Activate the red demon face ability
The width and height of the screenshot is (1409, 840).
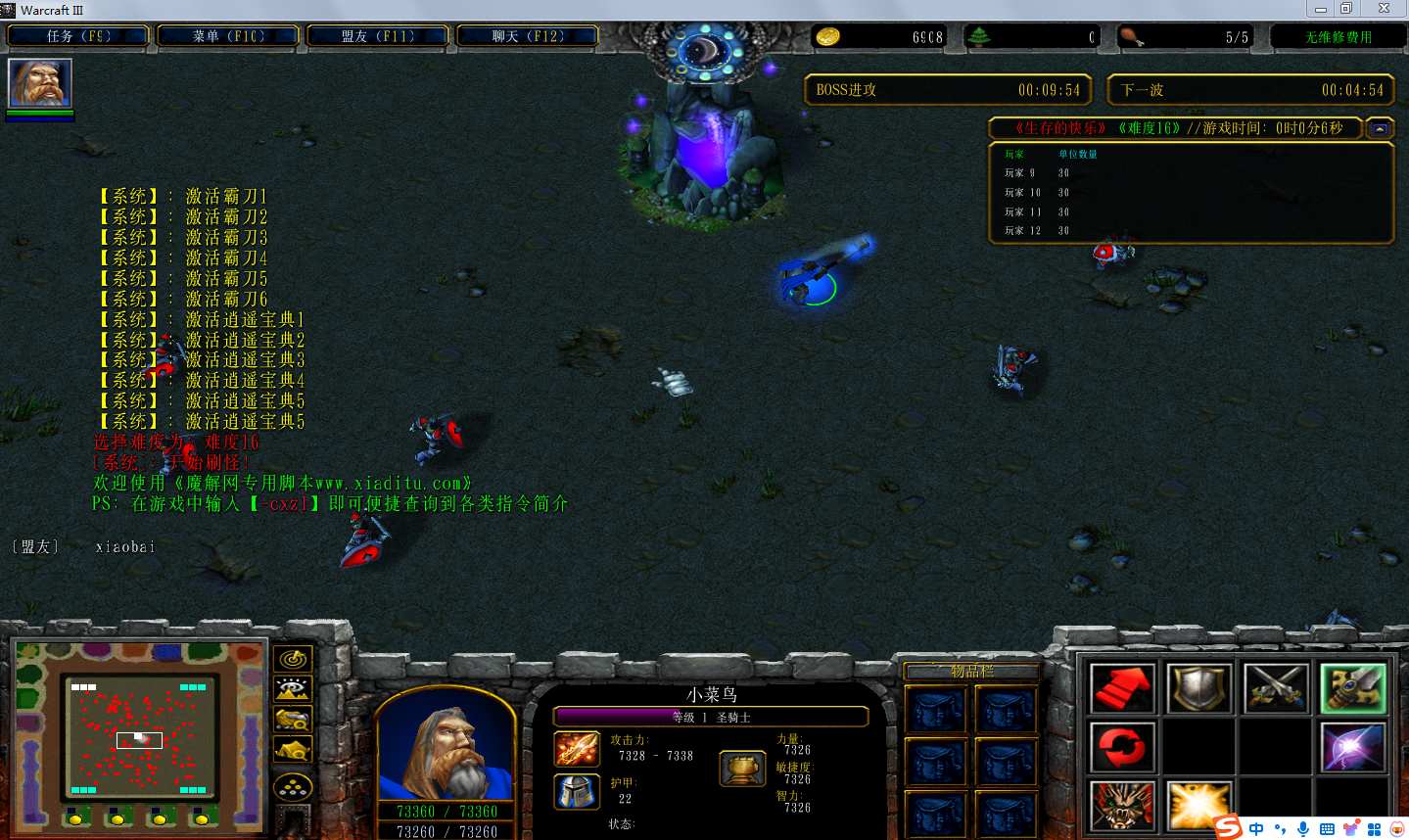click(1122, 806)
